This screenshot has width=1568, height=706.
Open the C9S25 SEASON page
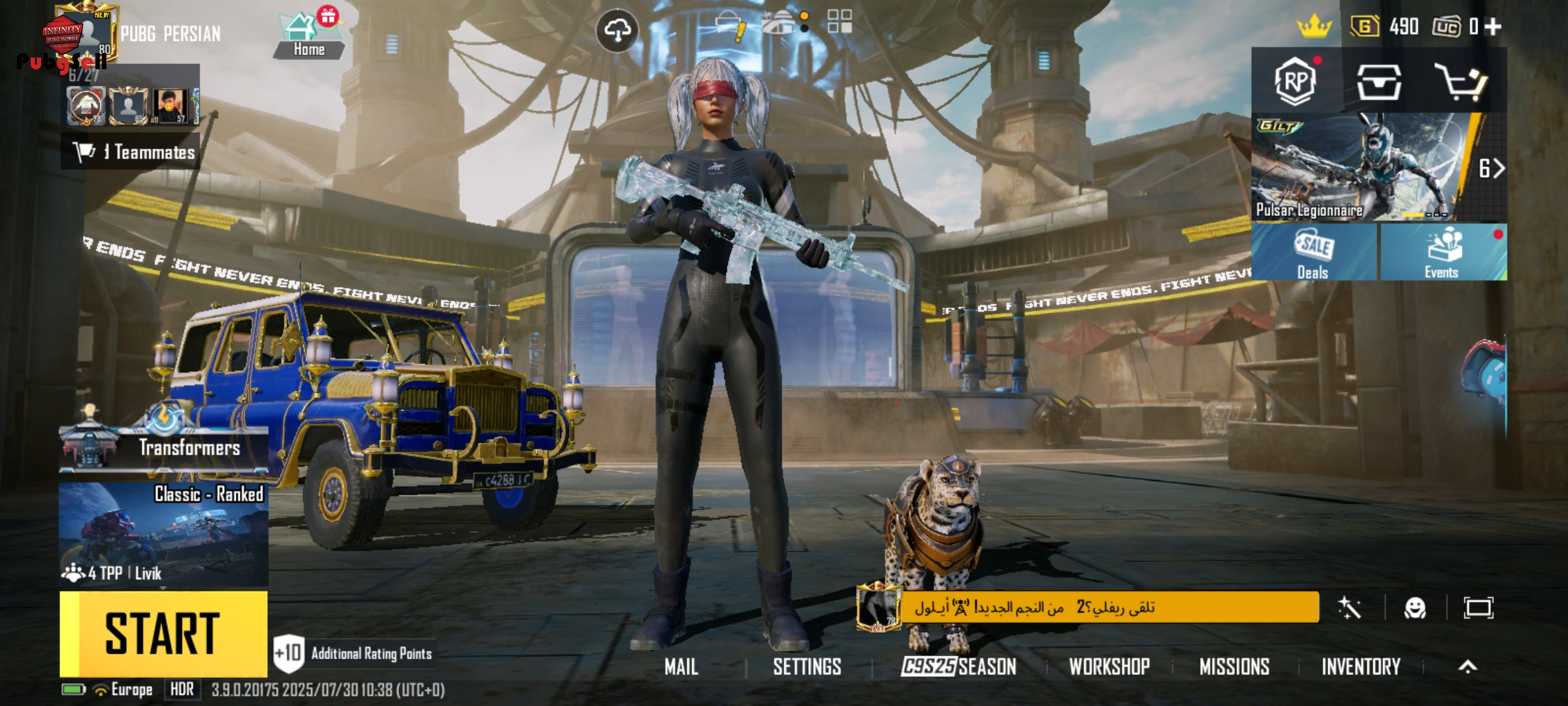coord(958,667)
